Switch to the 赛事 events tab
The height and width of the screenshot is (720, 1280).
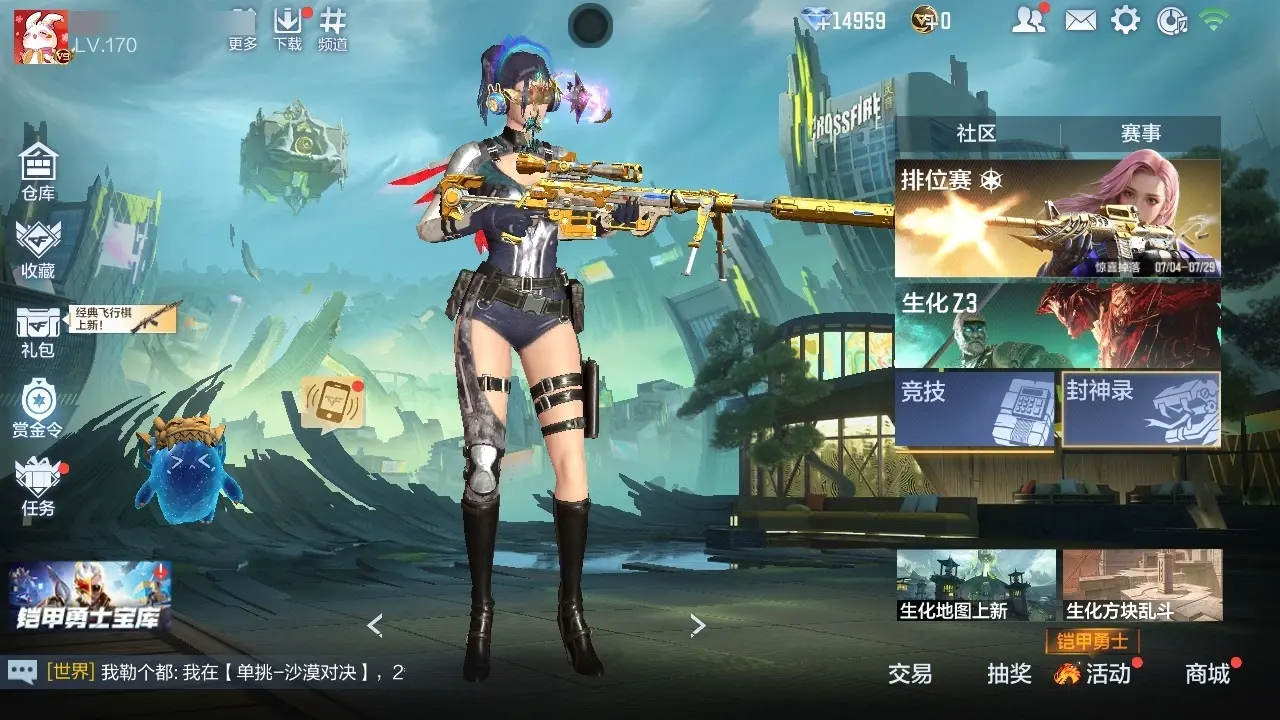point(1140,133)
